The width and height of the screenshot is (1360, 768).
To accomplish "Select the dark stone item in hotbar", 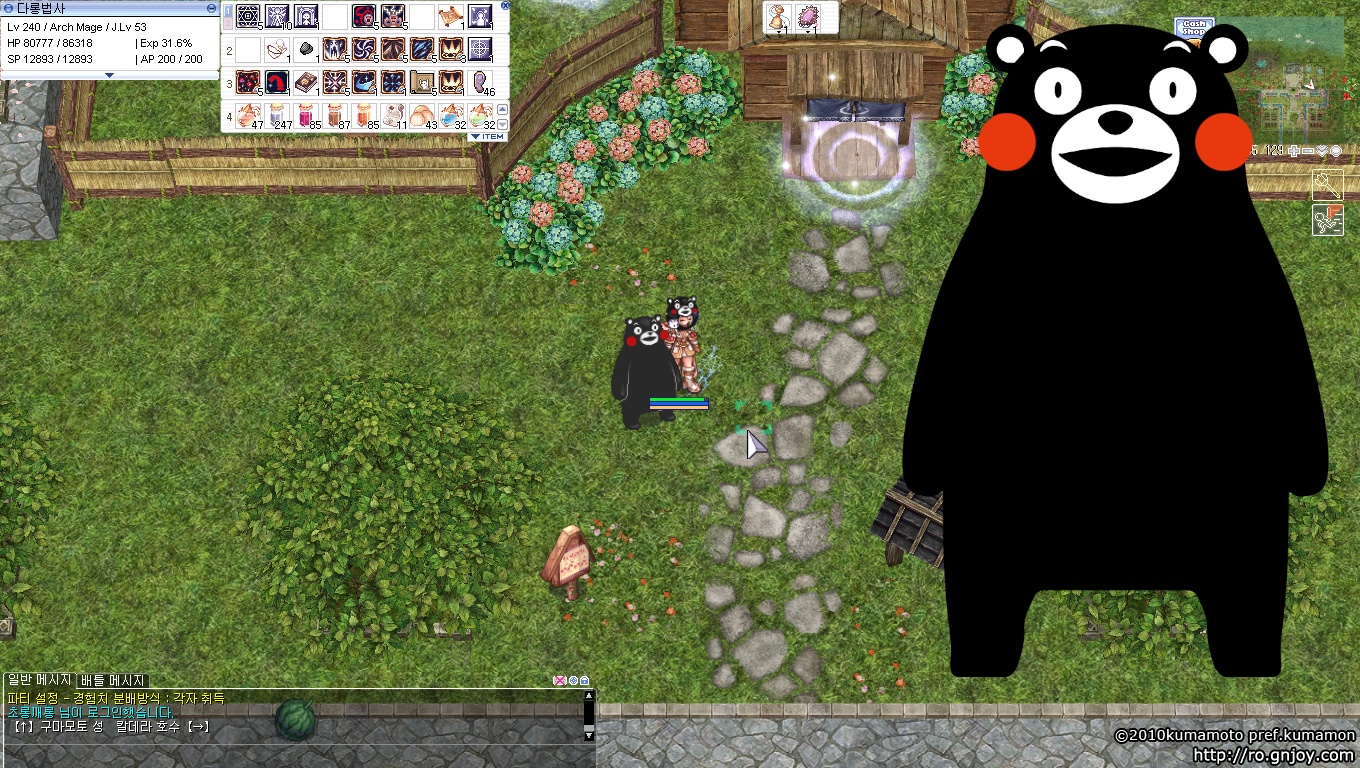I will (x=306, y=50).
